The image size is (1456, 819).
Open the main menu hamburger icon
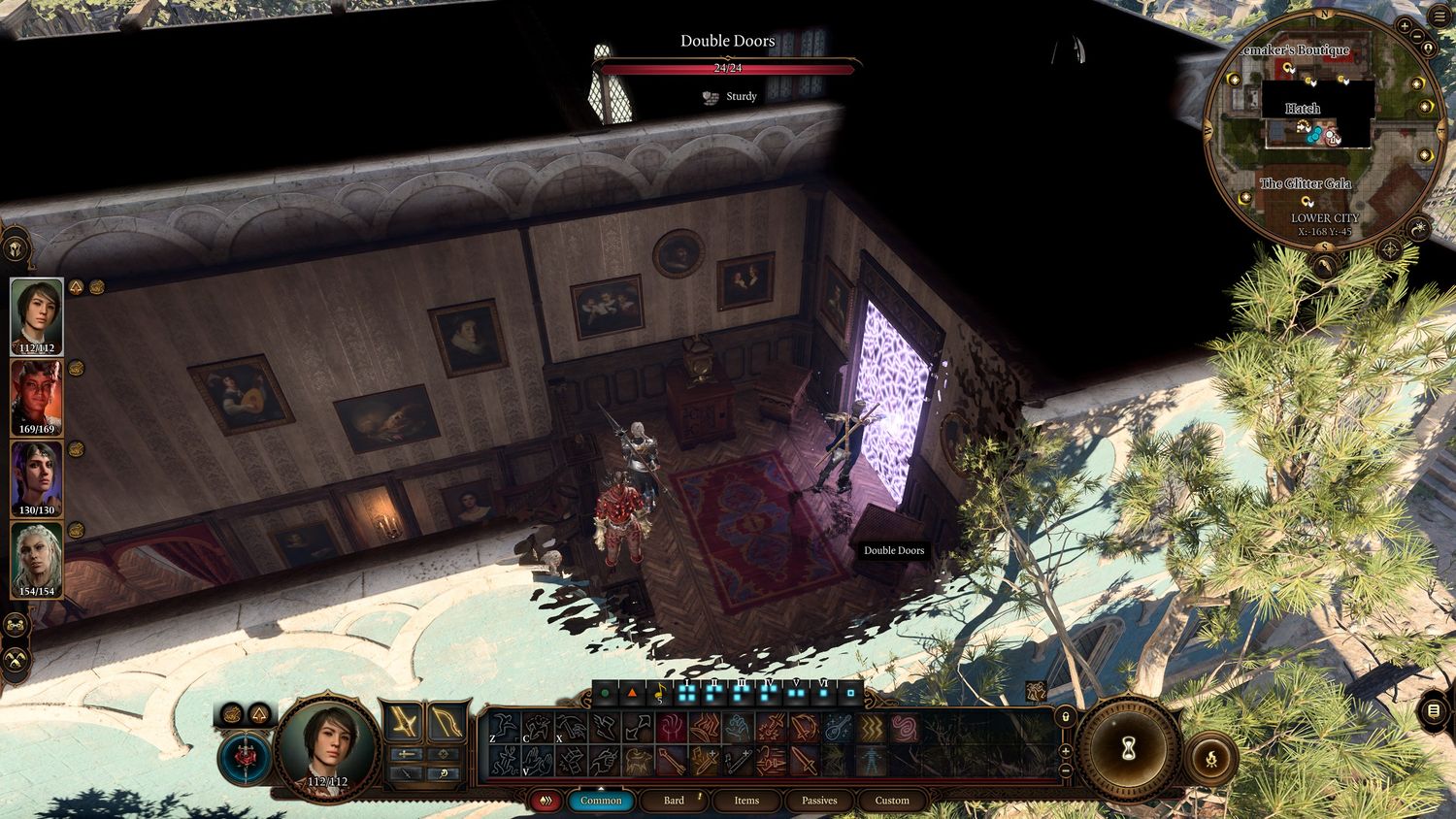click(1439, 17)
